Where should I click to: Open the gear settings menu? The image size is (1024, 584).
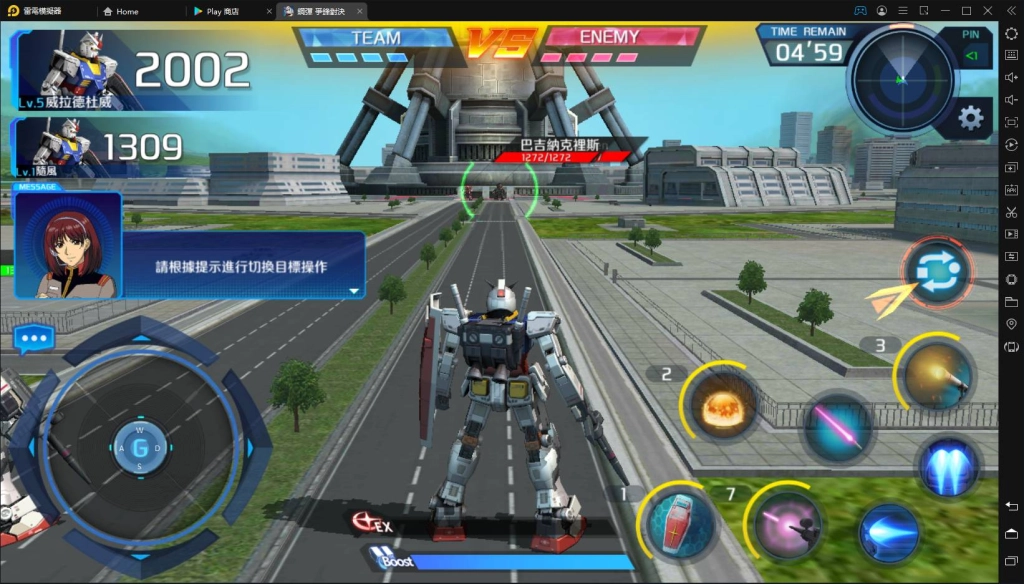coord(970,118)
